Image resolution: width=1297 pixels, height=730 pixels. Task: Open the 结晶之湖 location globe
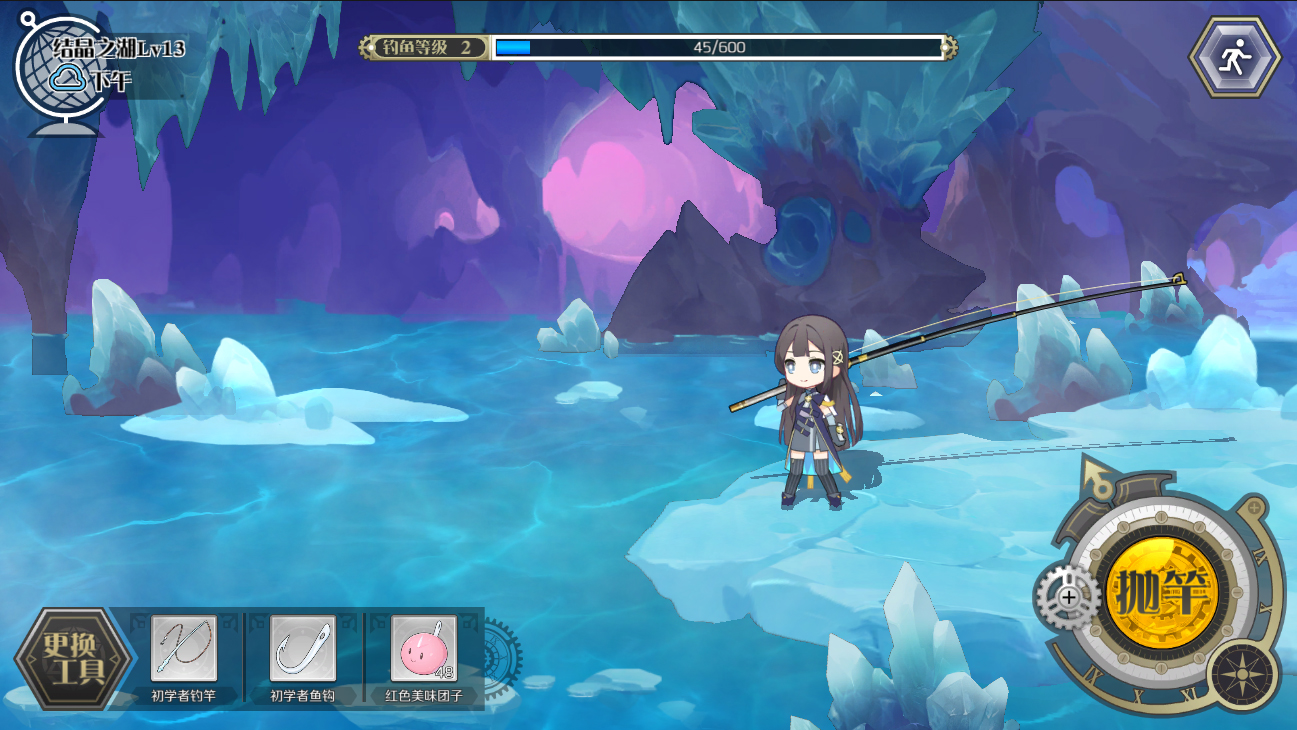pos(58,72)
